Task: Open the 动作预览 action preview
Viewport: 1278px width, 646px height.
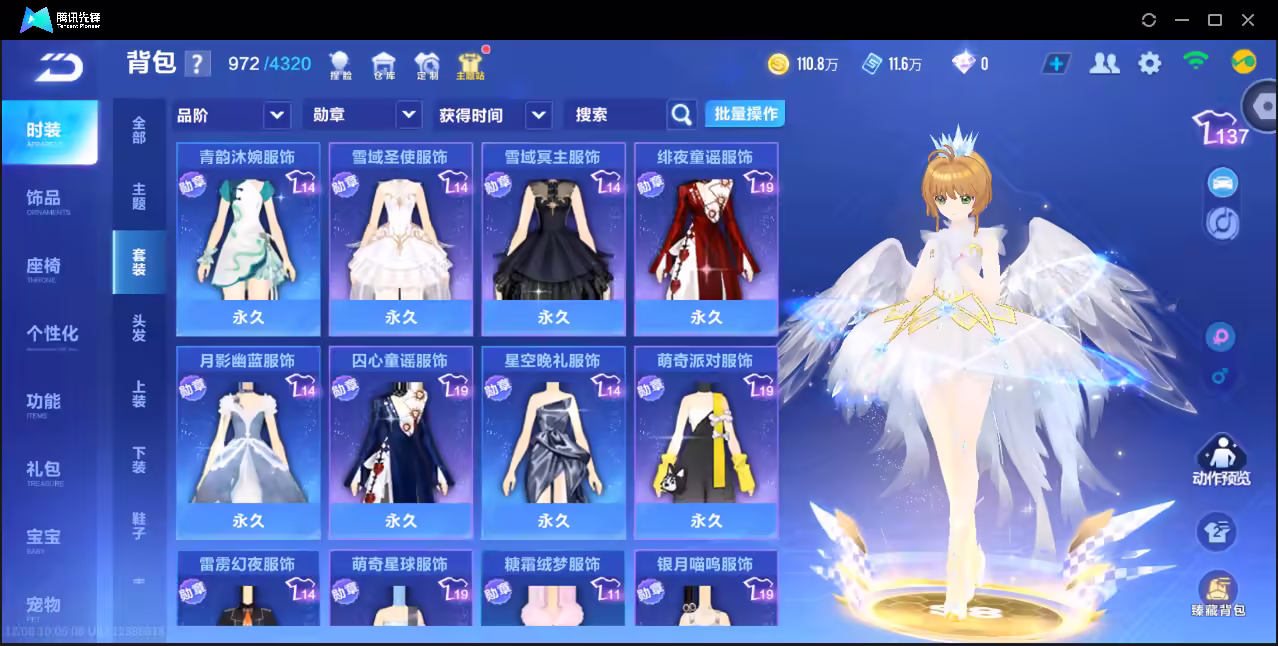Action: tap(1220, 461)
